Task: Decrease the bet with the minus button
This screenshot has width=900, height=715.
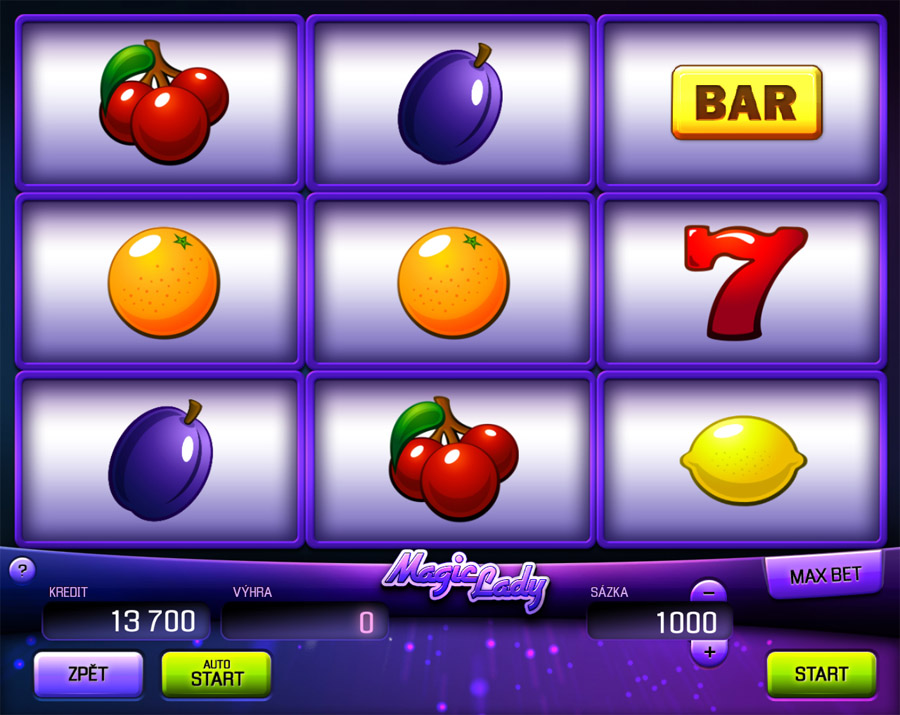Action: pyautogui.click(x=709, y=592)
